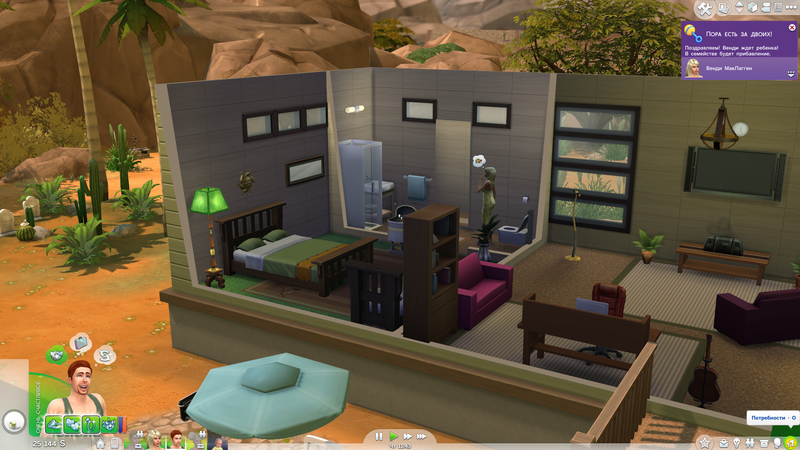Open the Gallery icon in the top bar
The image size is (800, 450).
[x=723, y=9]
